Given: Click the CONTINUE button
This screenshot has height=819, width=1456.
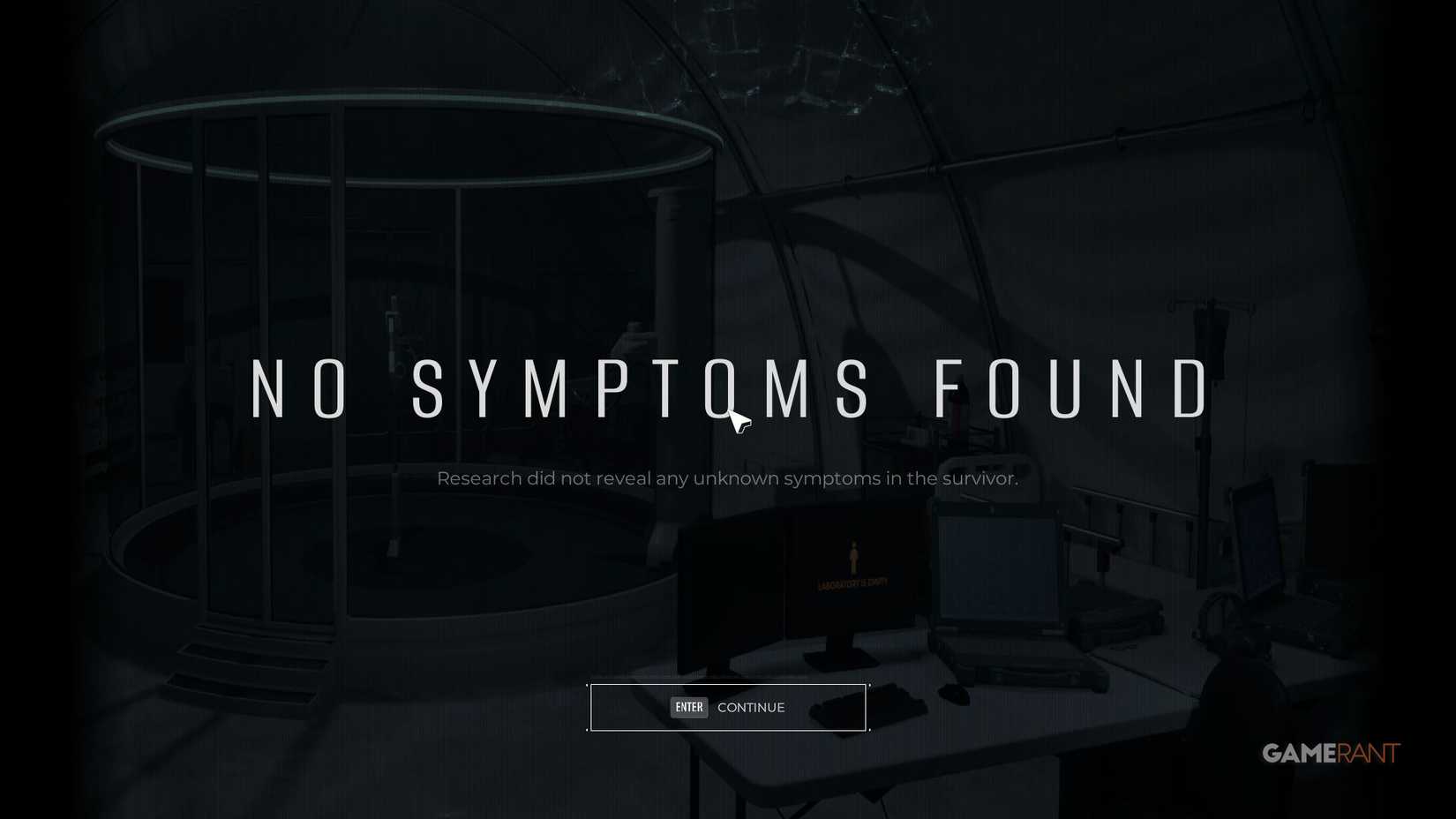Looking at the screenshot, I should click(751, 707).
